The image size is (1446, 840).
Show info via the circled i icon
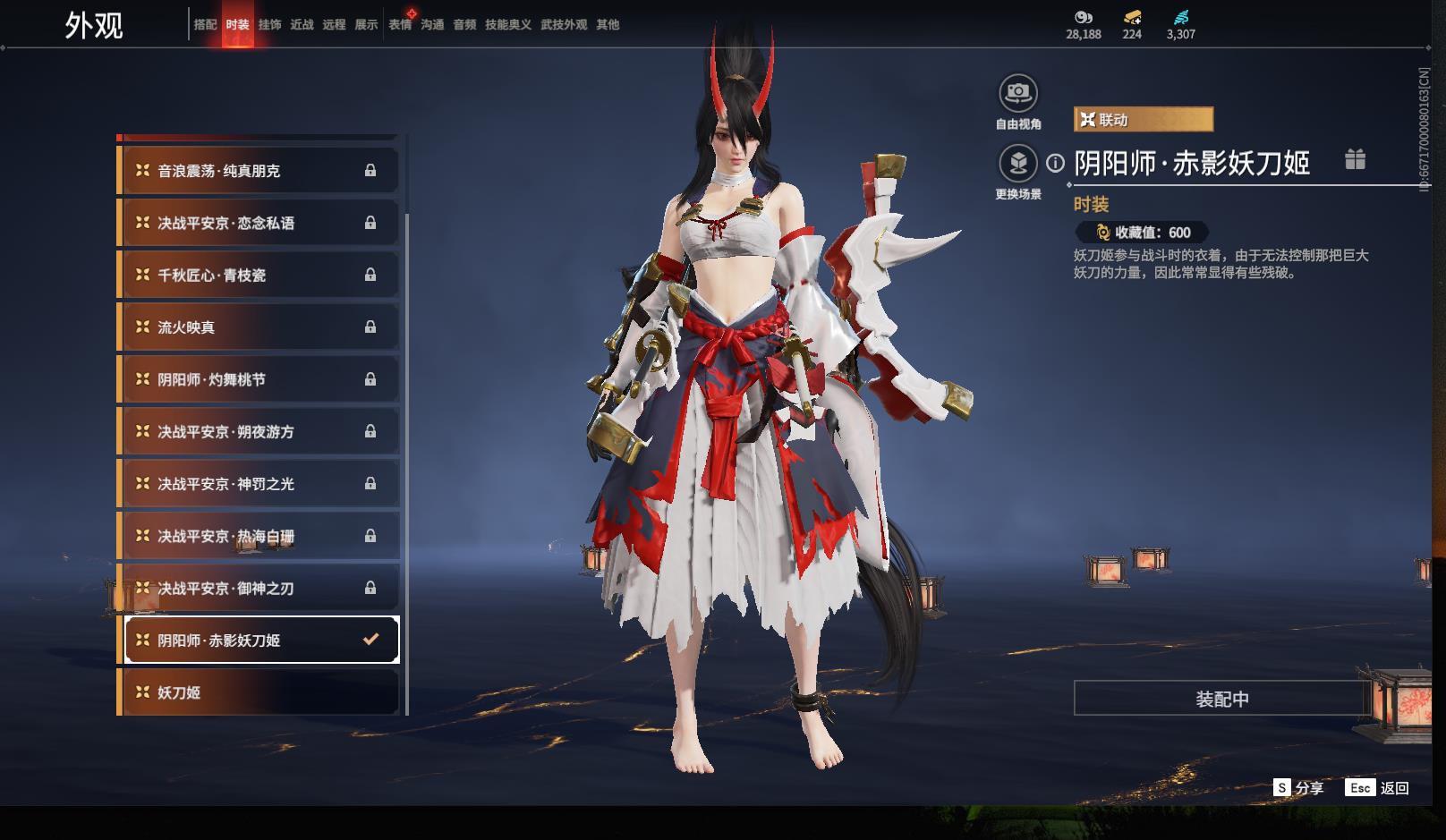[x=1056, y=163]
